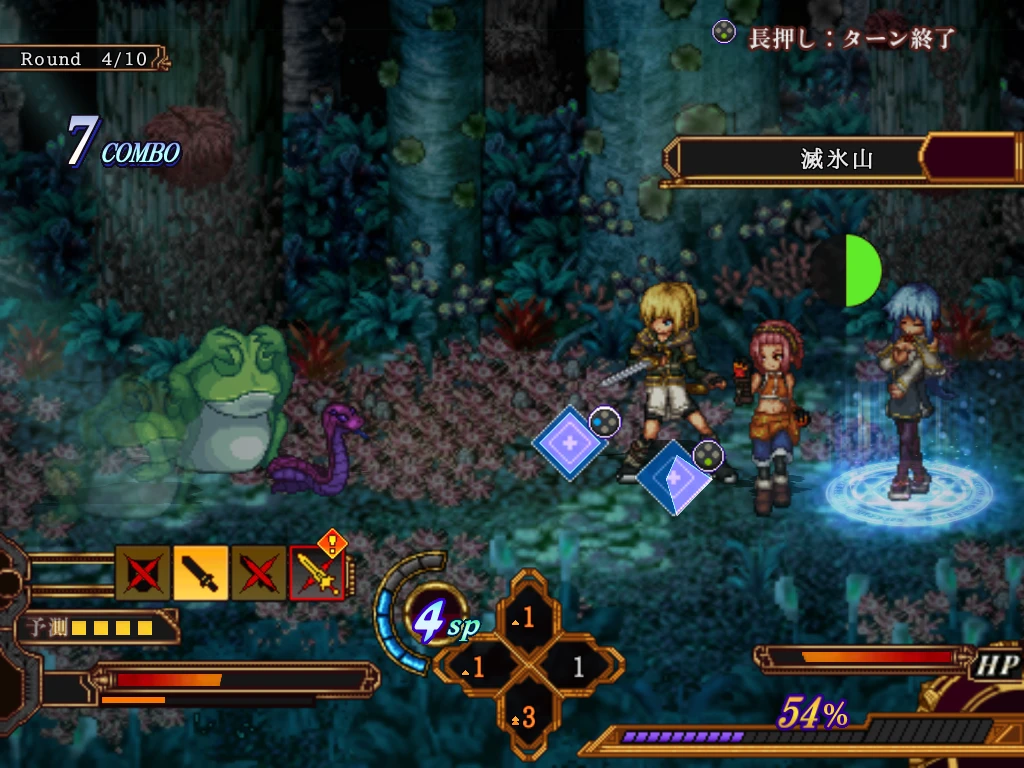Image resolution: width=1024 pixels, height=768 pixels.
Task: Select the left diamond segment with orange 1
Action: [x=479, y=667]
